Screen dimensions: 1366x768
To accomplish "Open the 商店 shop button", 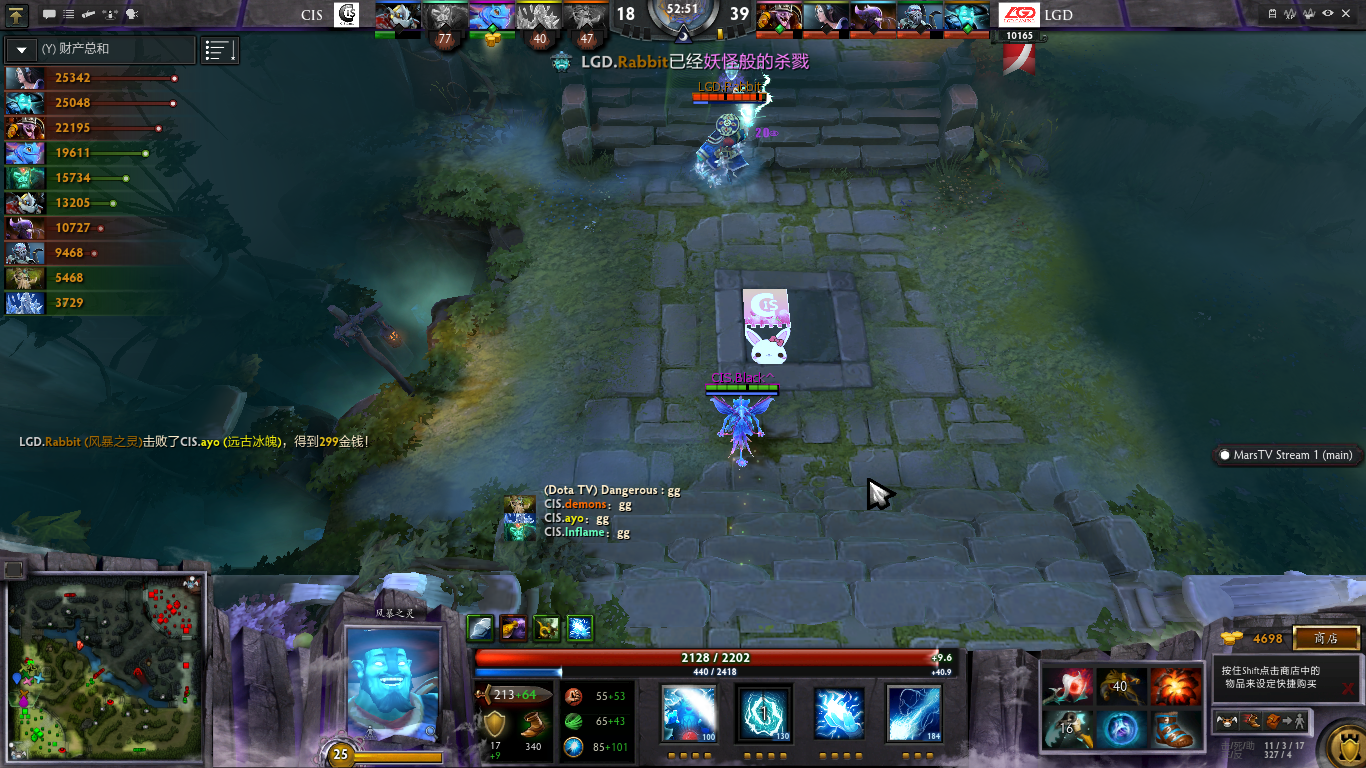I will point(1326,638).
